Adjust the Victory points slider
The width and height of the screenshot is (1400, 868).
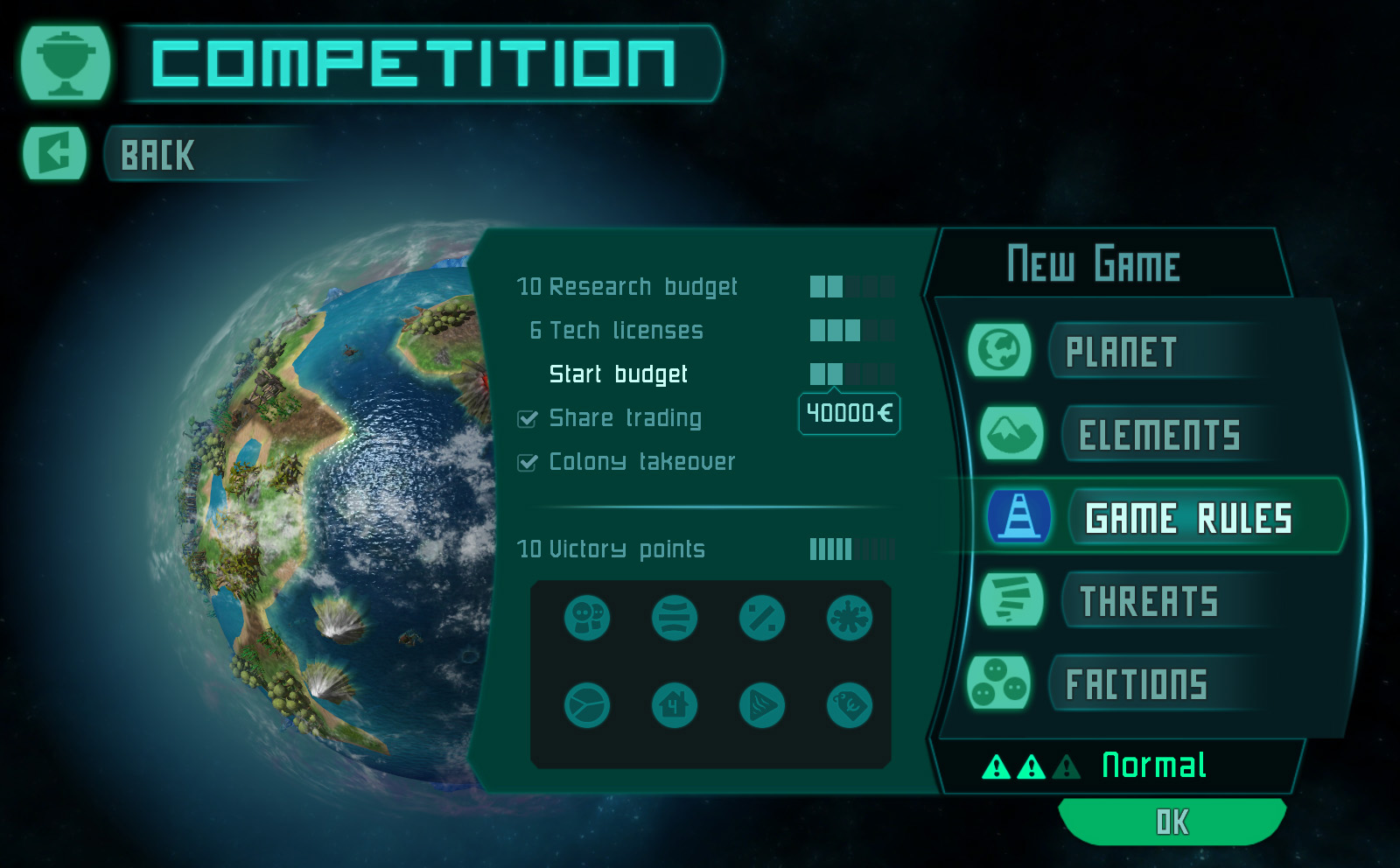851,549
